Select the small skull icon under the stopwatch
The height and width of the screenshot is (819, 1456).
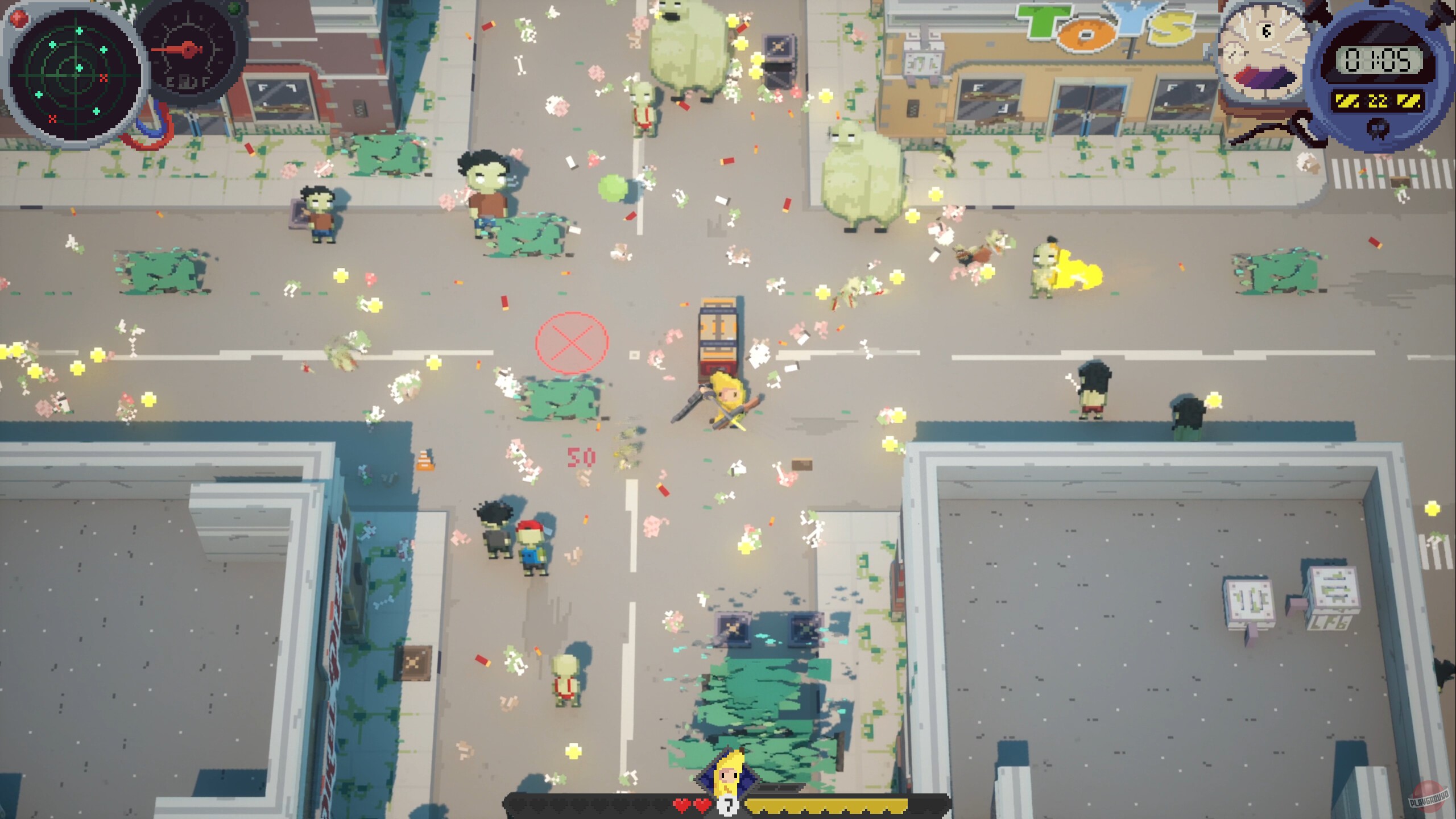1378,130
